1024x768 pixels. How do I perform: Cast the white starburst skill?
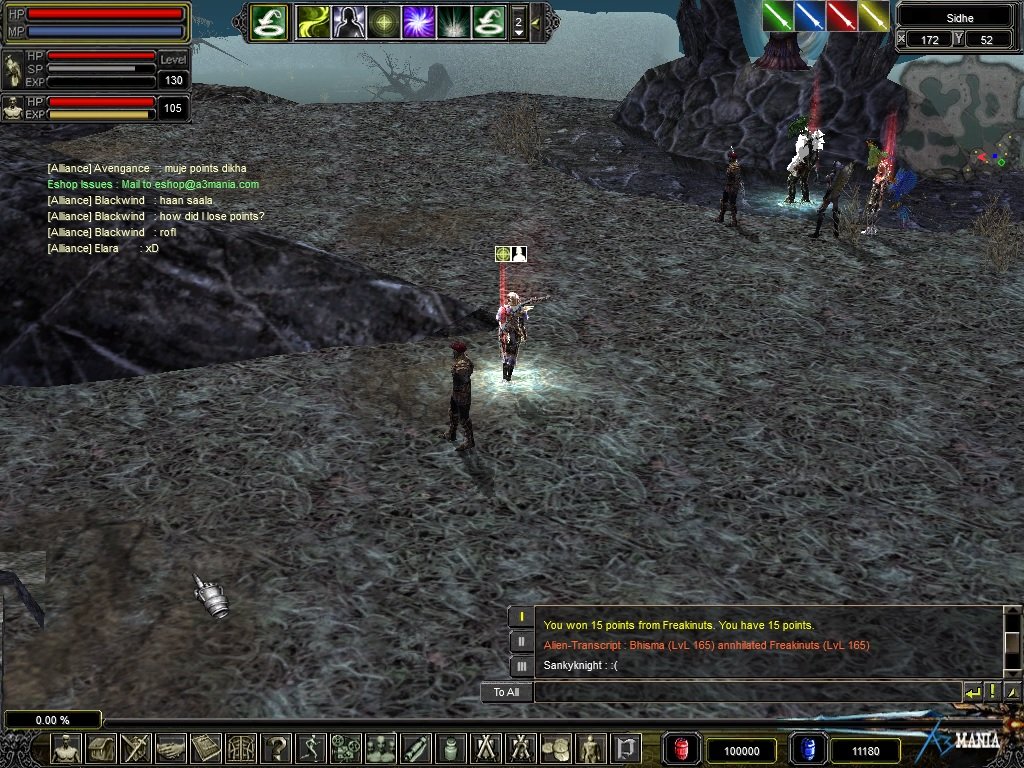tap(453, 22)
